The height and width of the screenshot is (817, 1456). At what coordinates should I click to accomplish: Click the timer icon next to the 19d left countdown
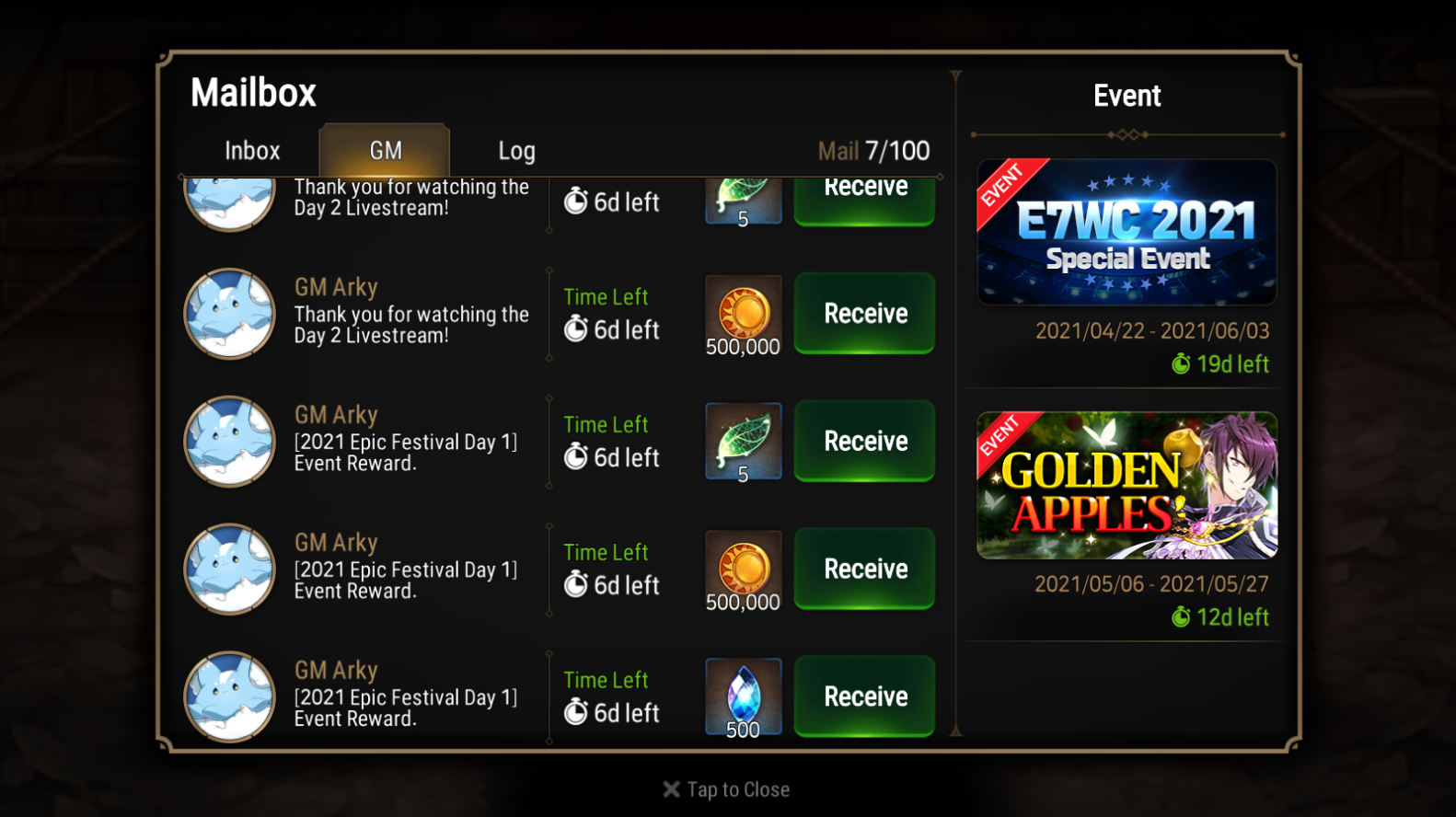point(1181,364)
